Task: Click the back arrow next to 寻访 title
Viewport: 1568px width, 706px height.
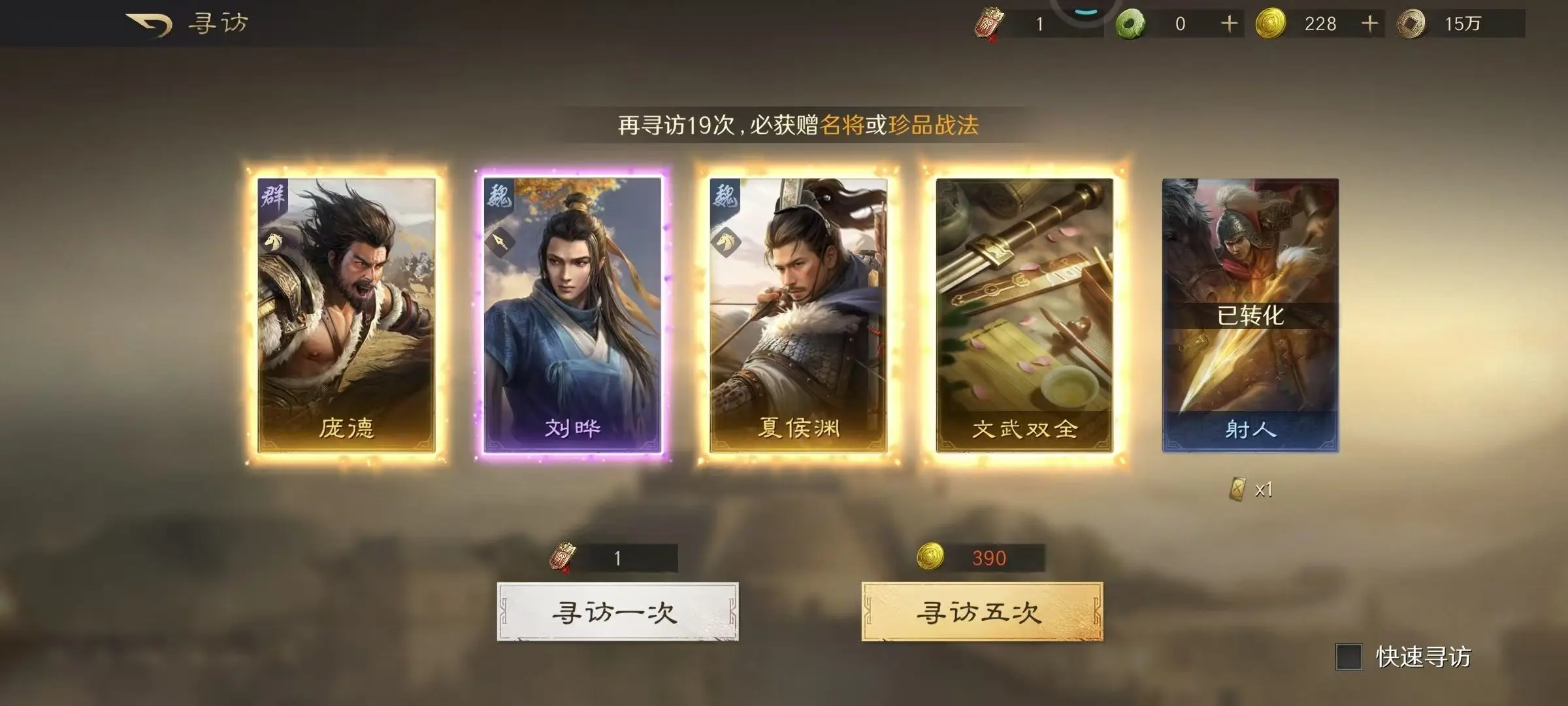Action: pos(149,22)
